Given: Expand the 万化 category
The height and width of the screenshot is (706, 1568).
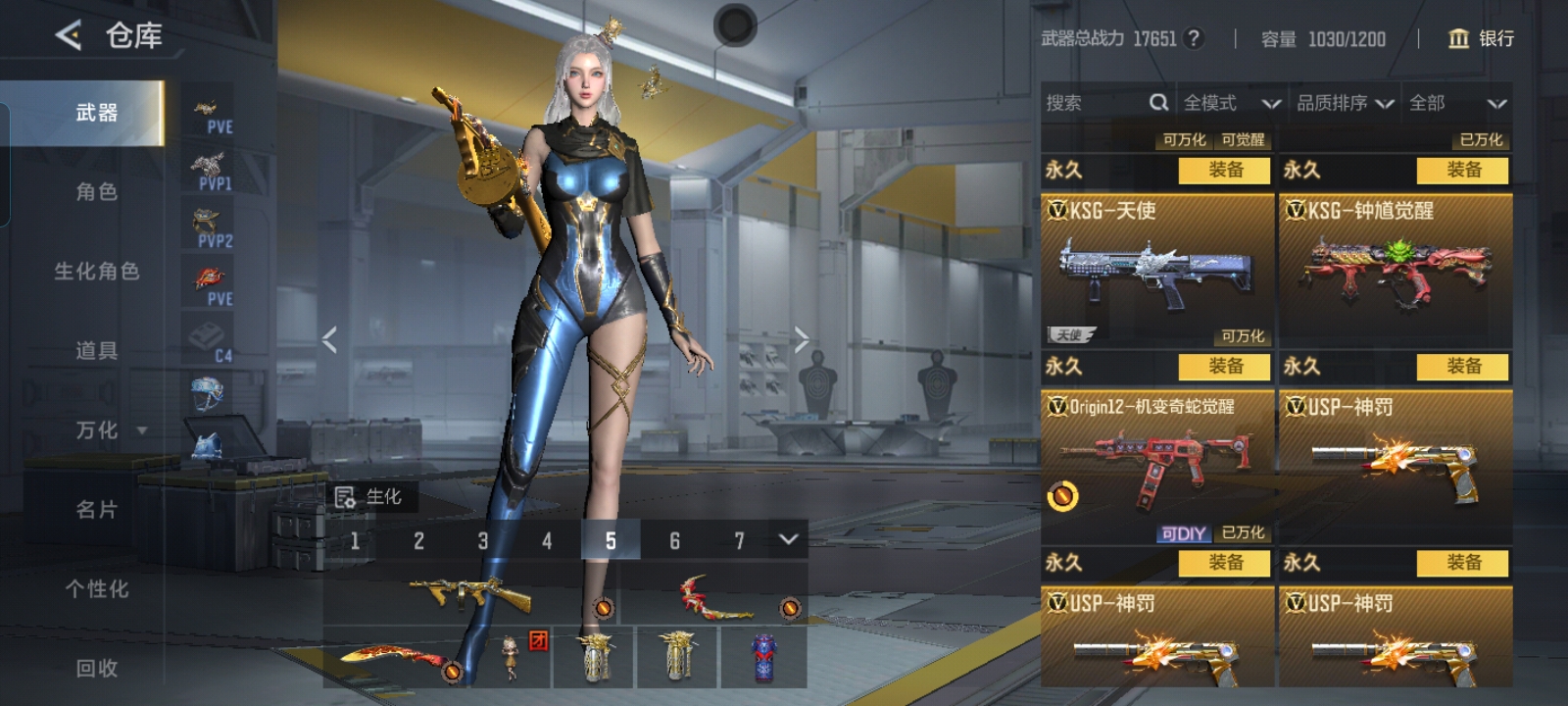Looking at the screenshot, I should pos(110,430).
